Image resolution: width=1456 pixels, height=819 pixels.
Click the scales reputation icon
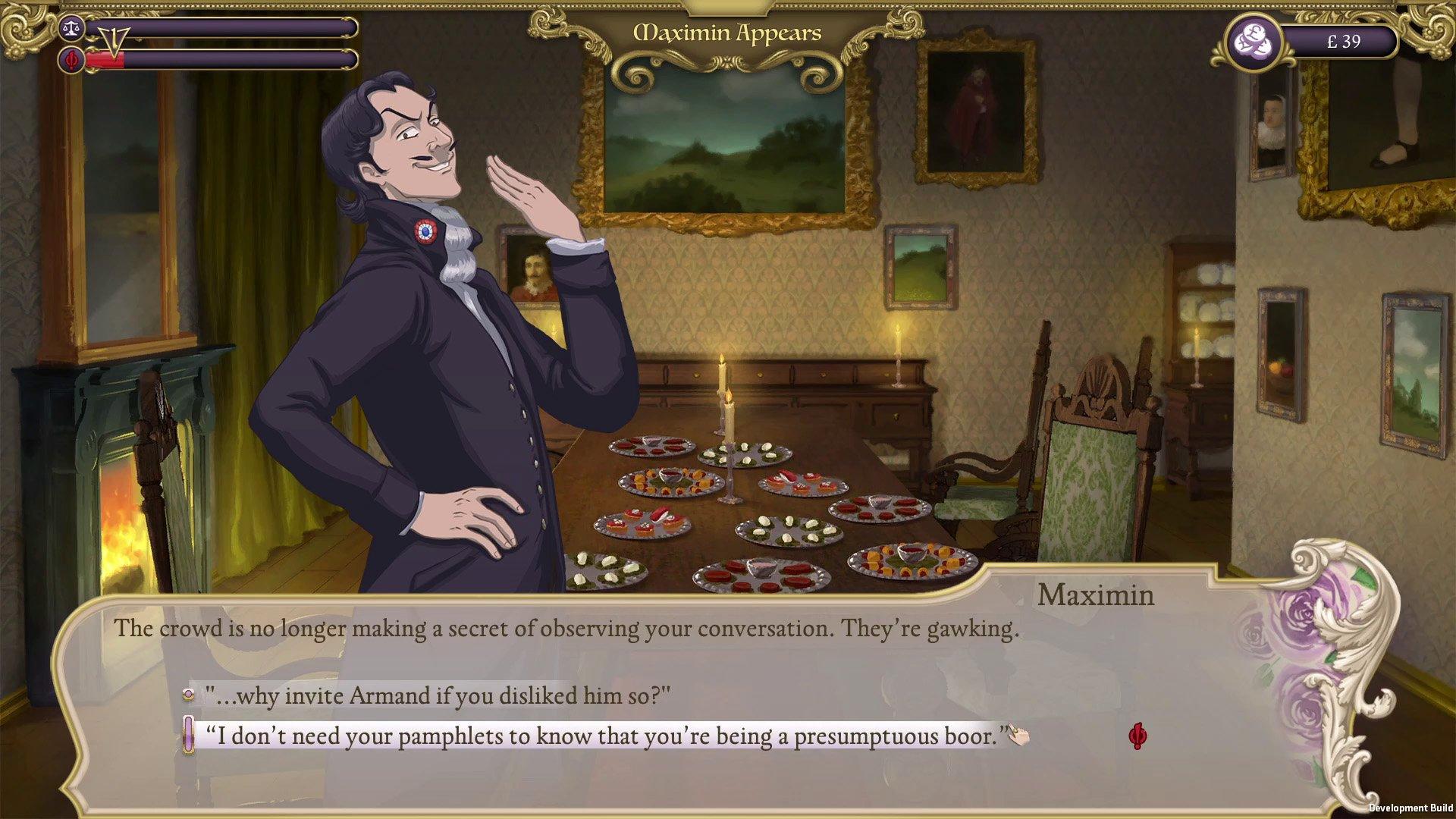point(71,27)
